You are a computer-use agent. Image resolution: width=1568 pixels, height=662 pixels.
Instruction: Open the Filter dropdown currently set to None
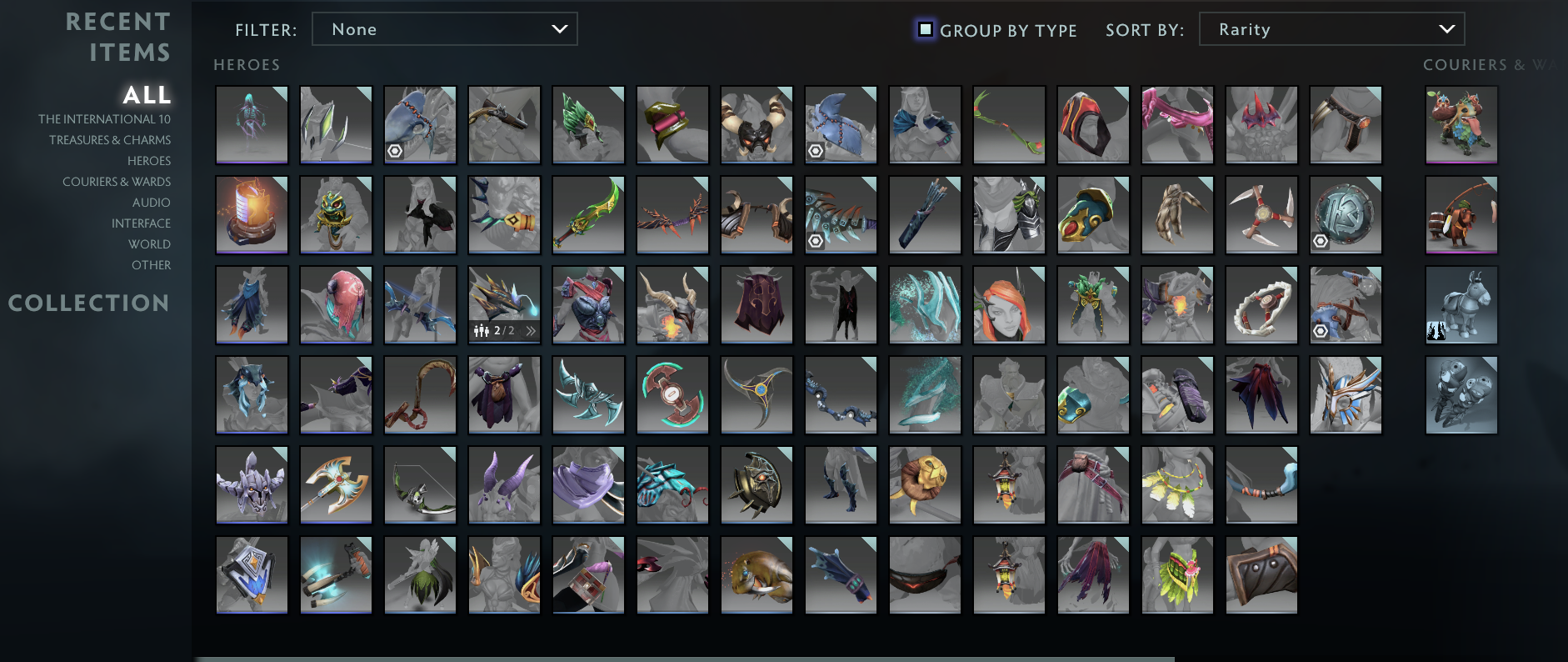point(444,28)
